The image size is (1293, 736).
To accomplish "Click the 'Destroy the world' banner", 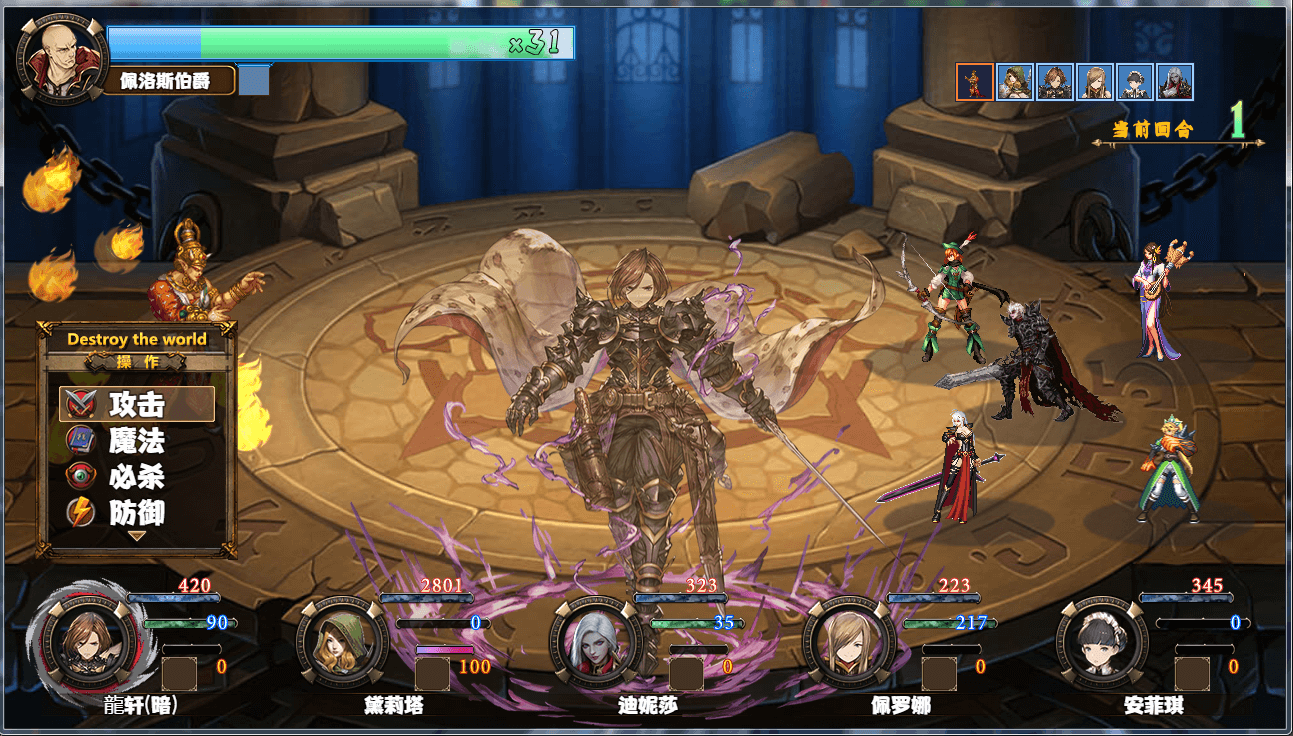I will pyautogui.click(x=136, y=339).
